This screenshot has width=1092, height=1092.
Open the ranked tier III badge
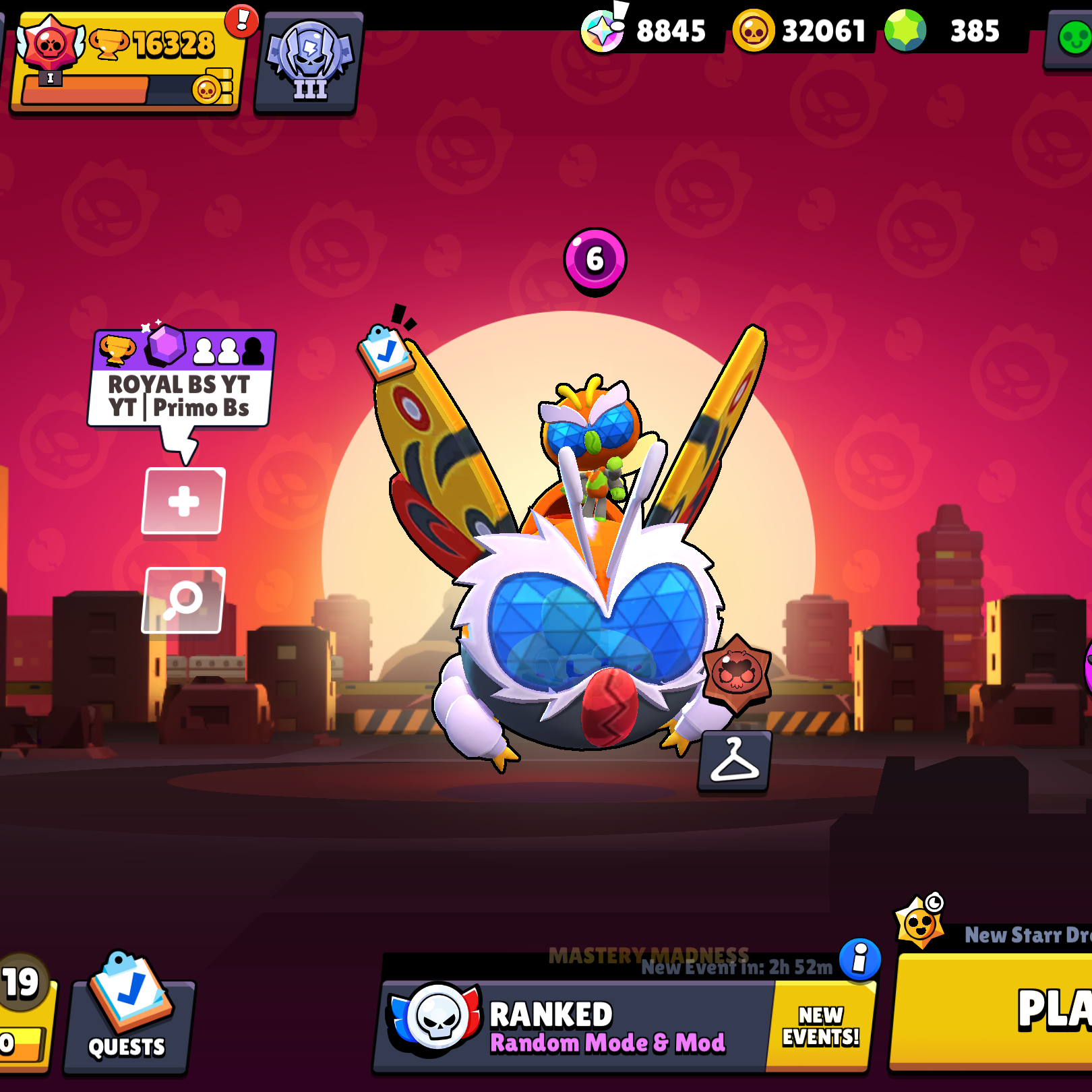pyautogui.click(x=309, y=62)
